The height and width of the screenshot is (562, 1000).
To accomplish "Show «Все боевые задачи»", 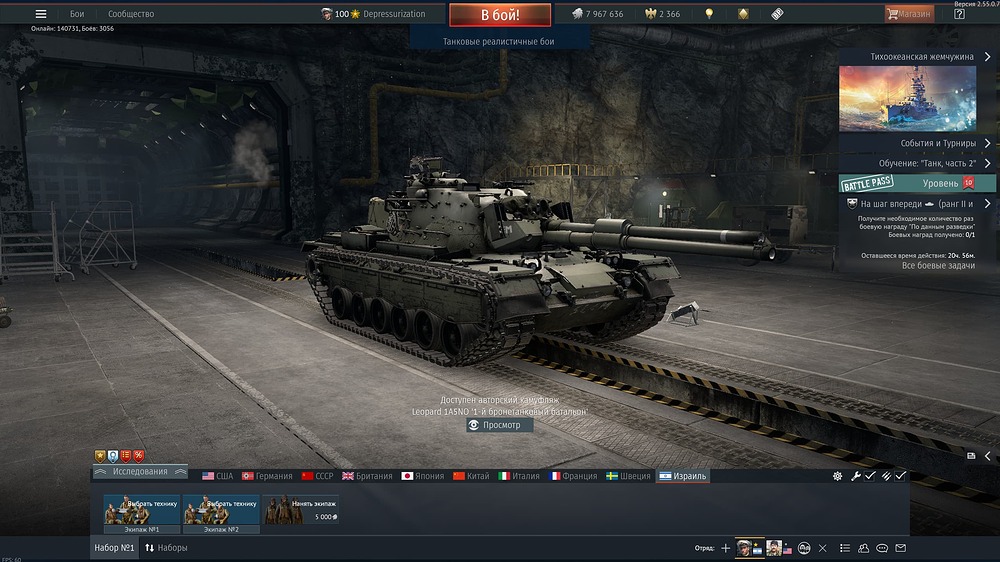I will point(936,265).
